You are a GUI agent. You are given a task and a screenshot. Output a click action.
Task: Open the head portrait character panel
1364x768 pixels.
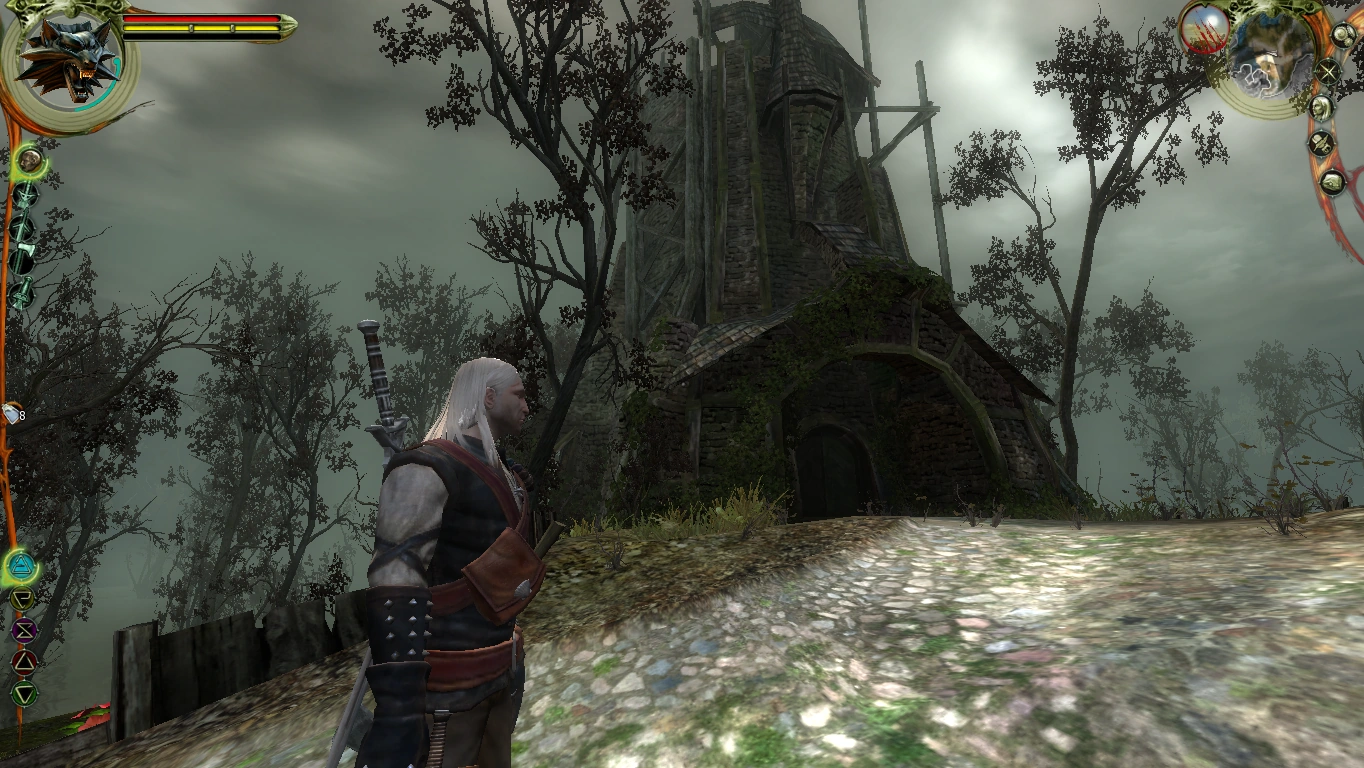(x=1322, y=108)
